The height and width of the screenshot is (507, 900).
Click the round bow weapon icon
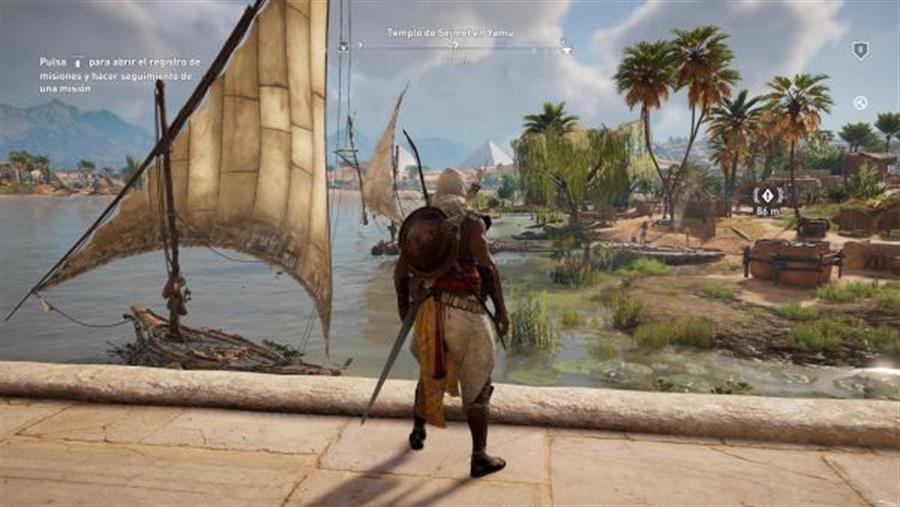click(x=860, y=102)
